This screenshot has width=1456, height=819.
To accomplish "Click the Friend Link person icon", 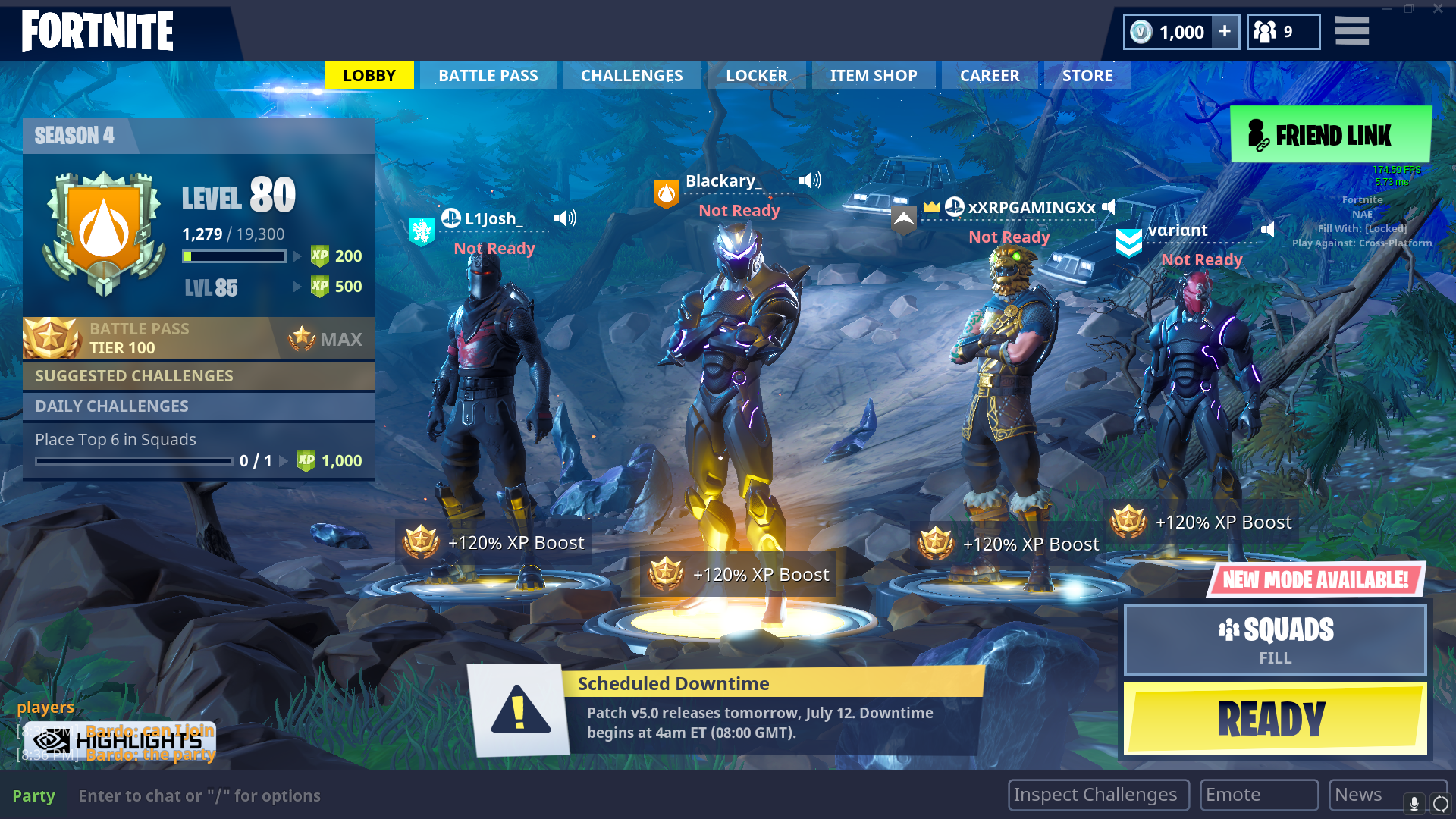I will 1257,135.
